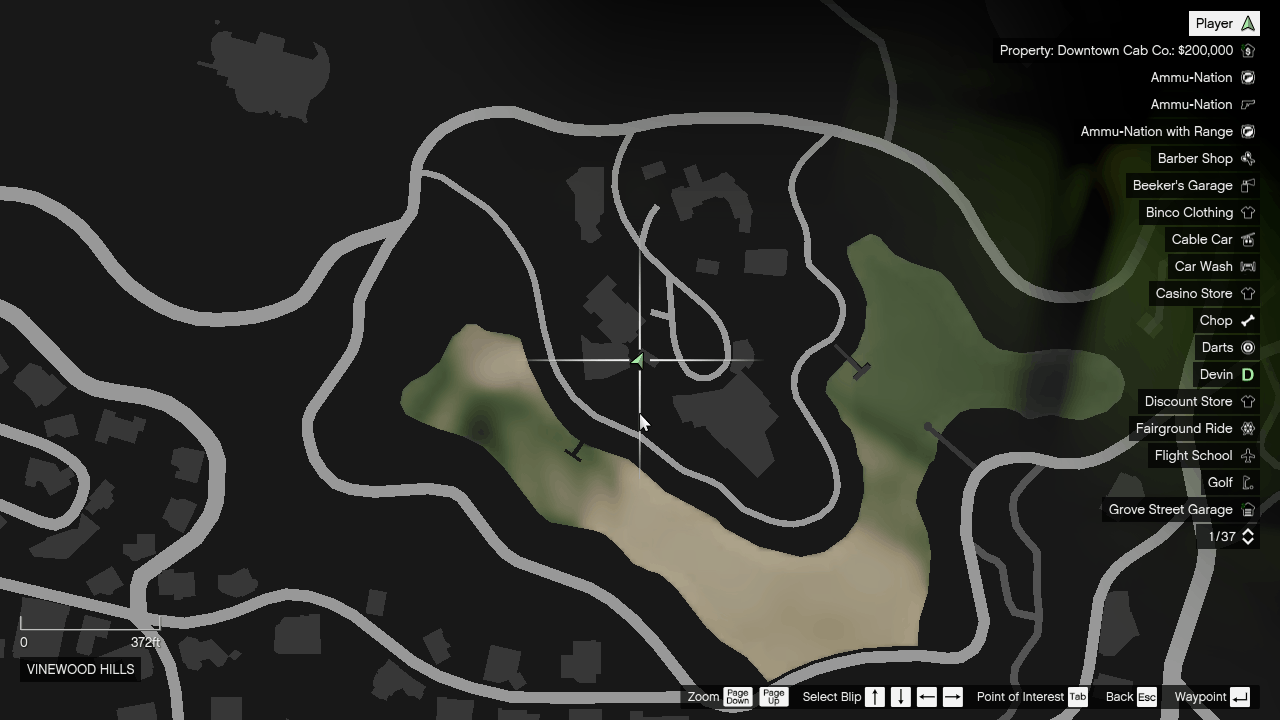The width and height of the screenshot is (1280, 720).
Task: Select the Binco Clothing shirt icon
Action: [x=1246, y=212]
